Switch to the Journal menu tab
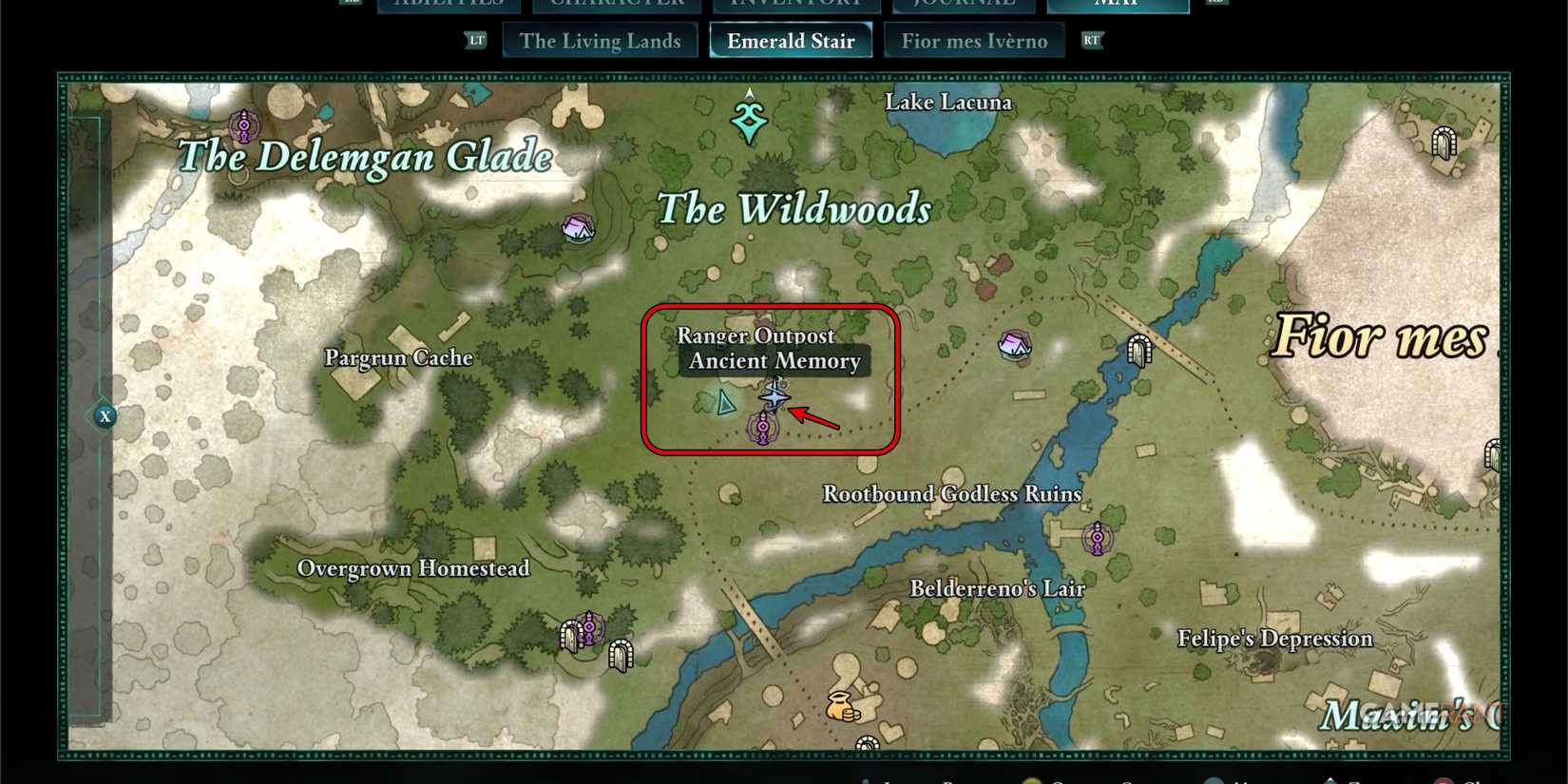The height and width of the screenshot is (784, 1568). coord(963,5)
